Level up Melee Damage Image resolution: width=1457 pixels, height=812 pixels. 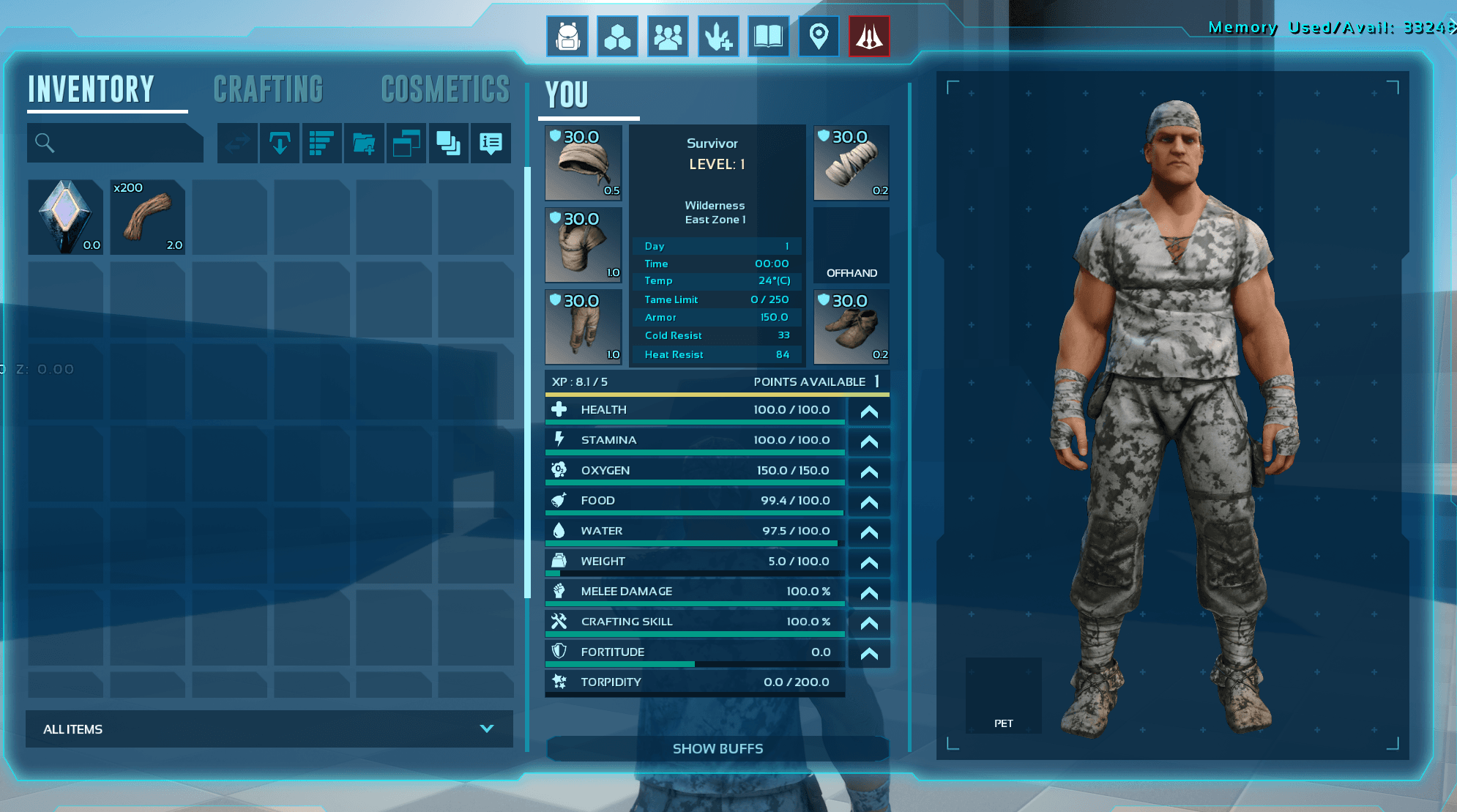coord(869,592)
